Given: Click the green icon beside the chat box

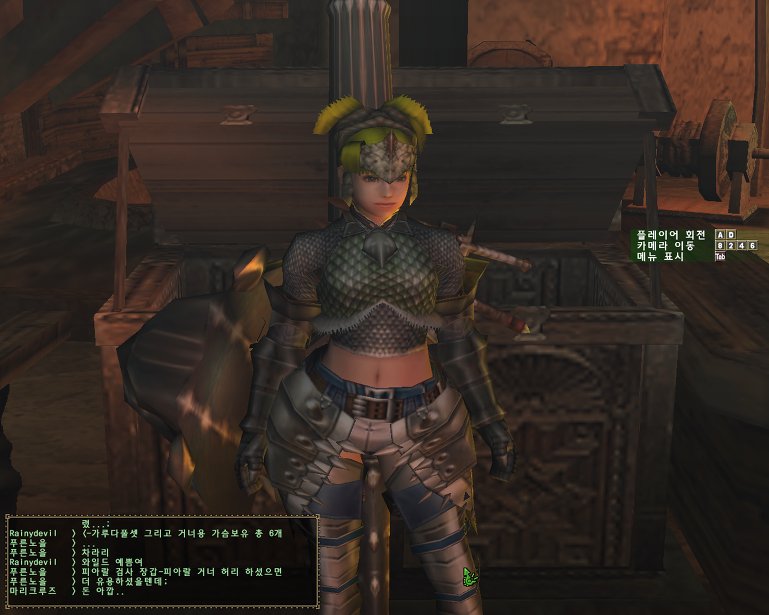Looking at the screenshot, I should coord(468,576).
